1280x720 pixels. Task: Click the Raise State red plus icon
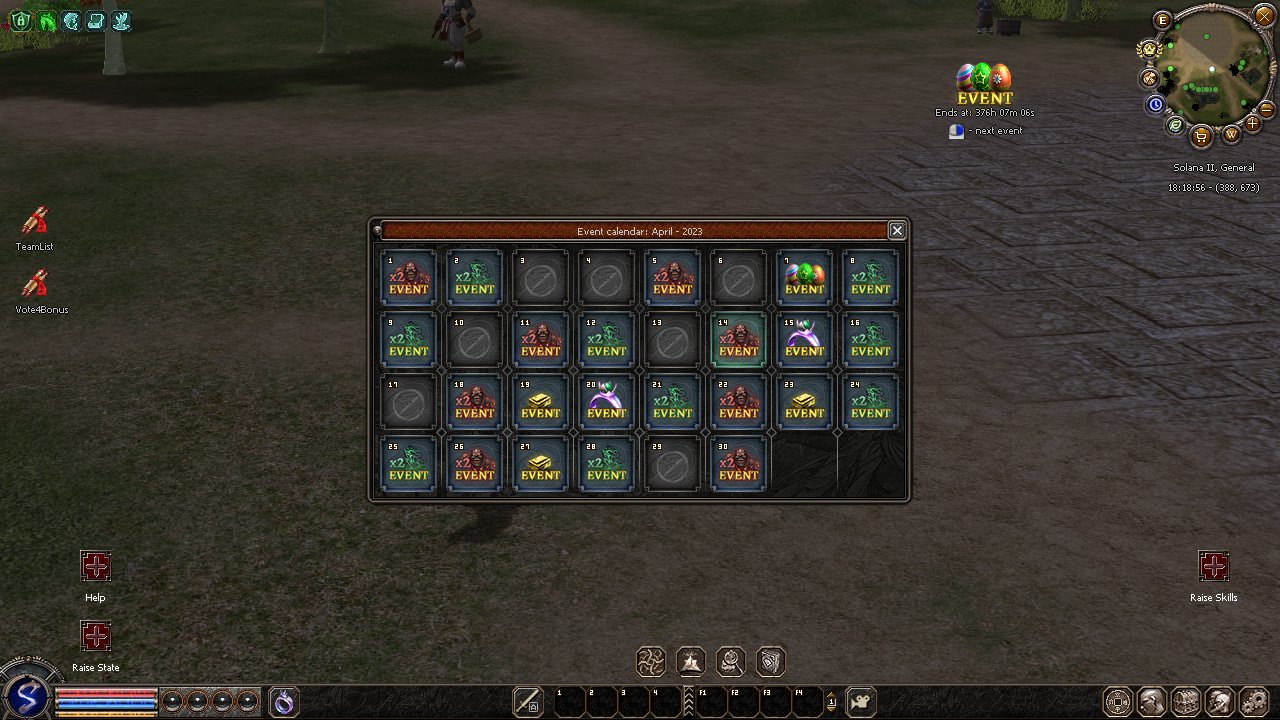pyautogui.click(x=96, y=637)
